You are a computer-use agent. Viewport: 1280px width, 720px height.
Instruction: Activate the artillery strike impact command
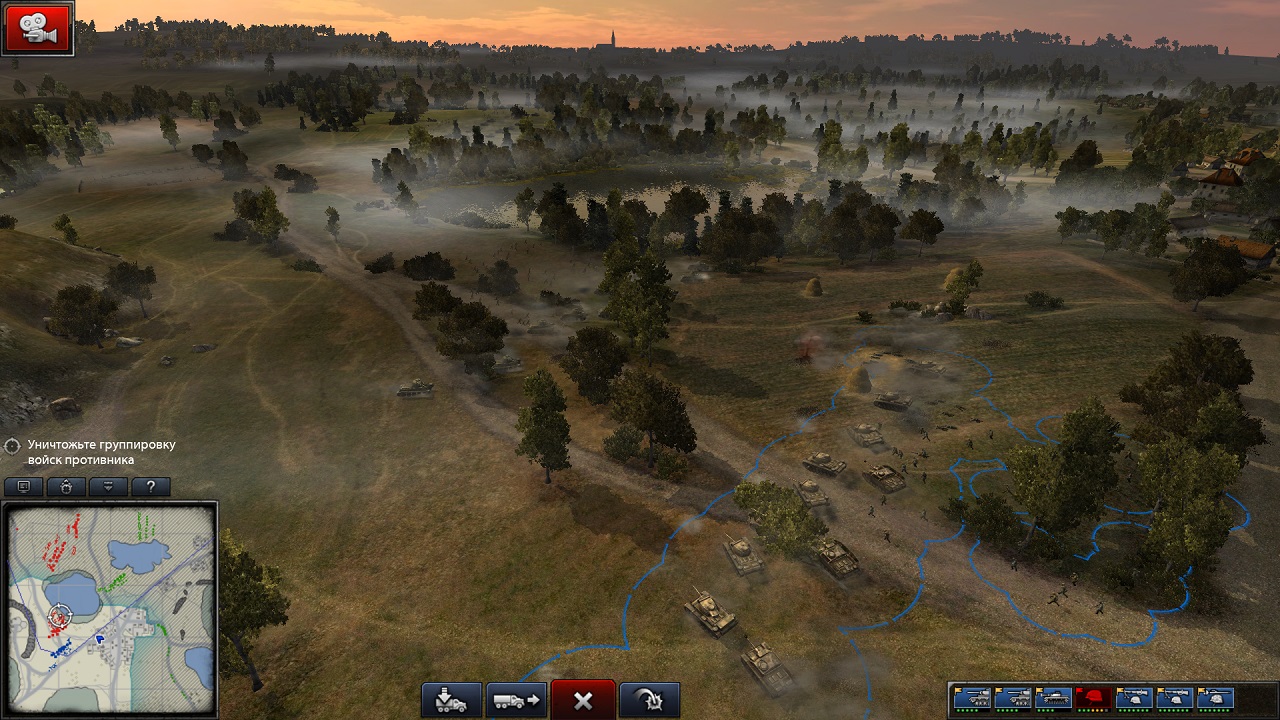[x=649, y=700]
